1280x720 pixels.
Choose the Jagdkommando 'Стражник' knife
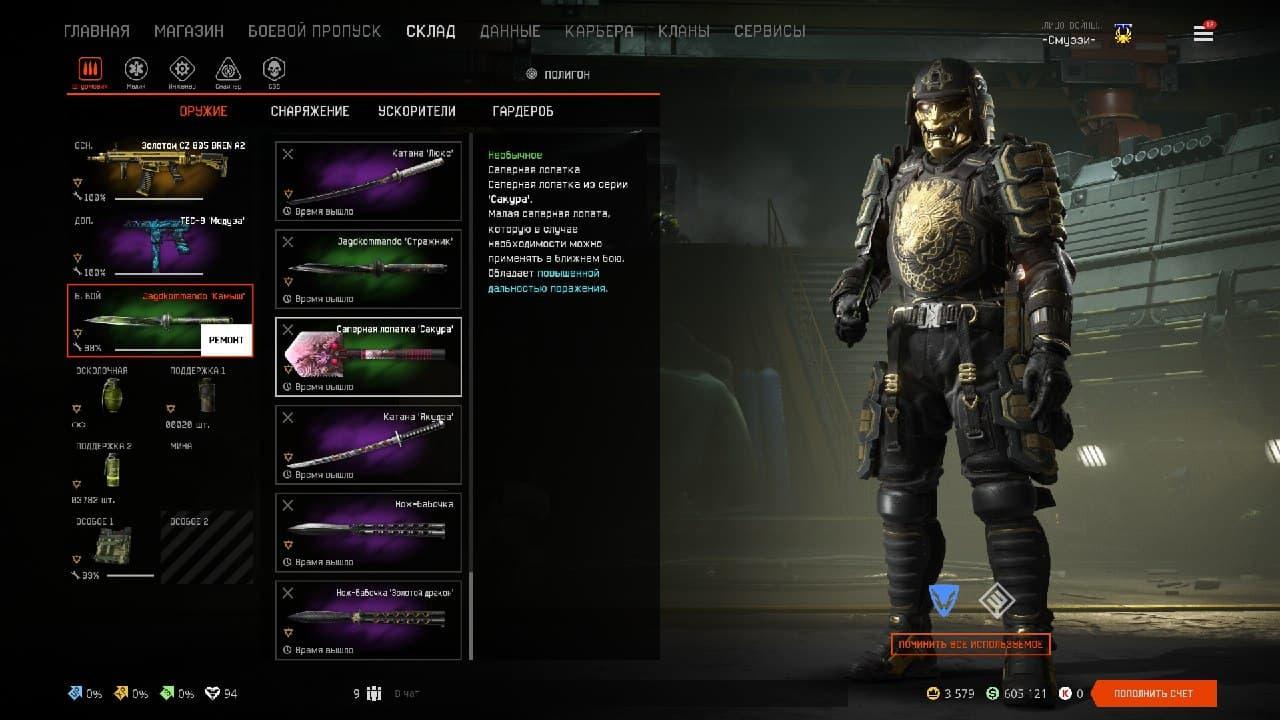click(x=368, y=269)
